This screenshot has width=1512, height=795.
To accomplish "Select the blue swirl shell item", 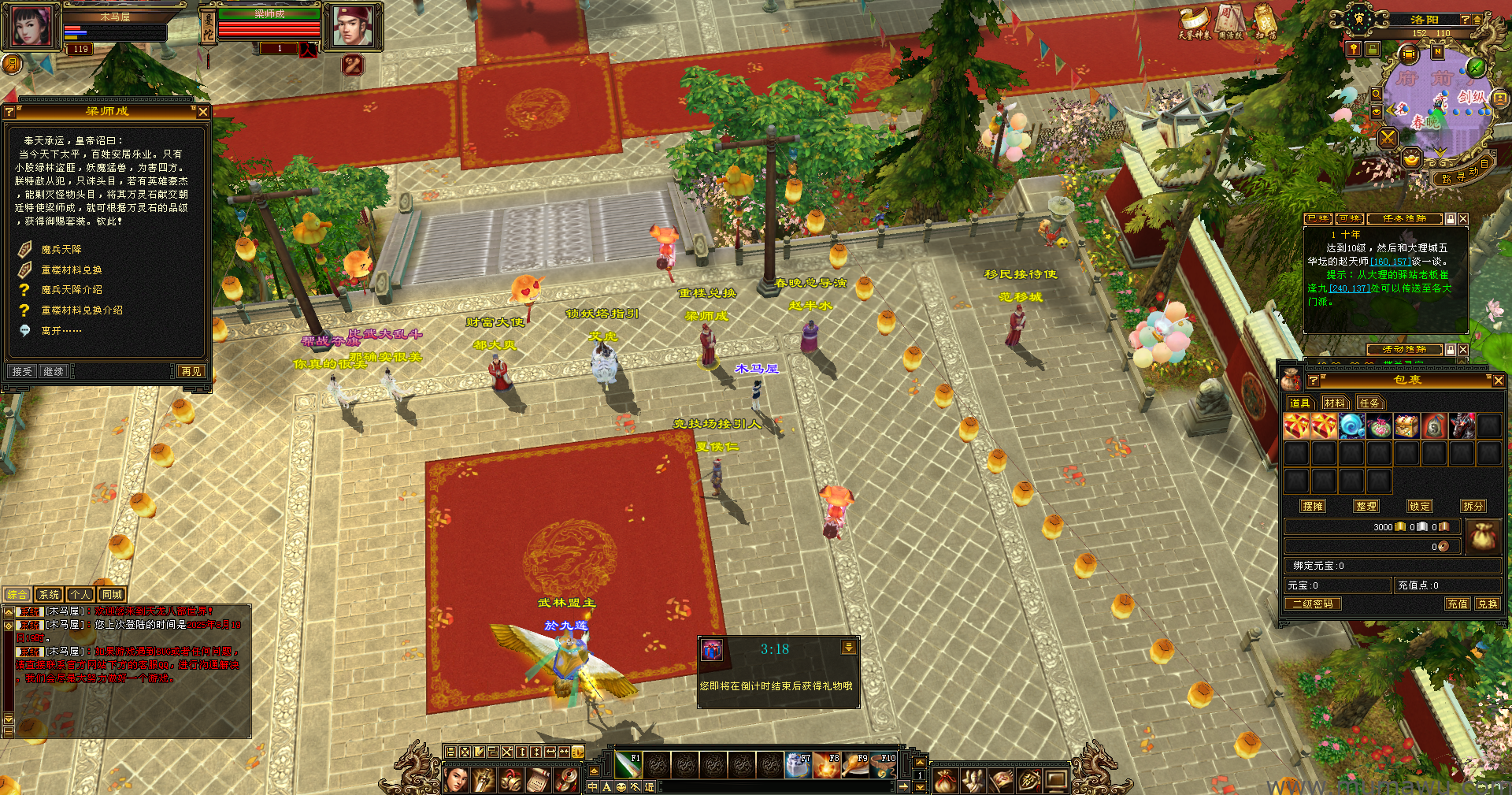I will (x=1351, y=426).
